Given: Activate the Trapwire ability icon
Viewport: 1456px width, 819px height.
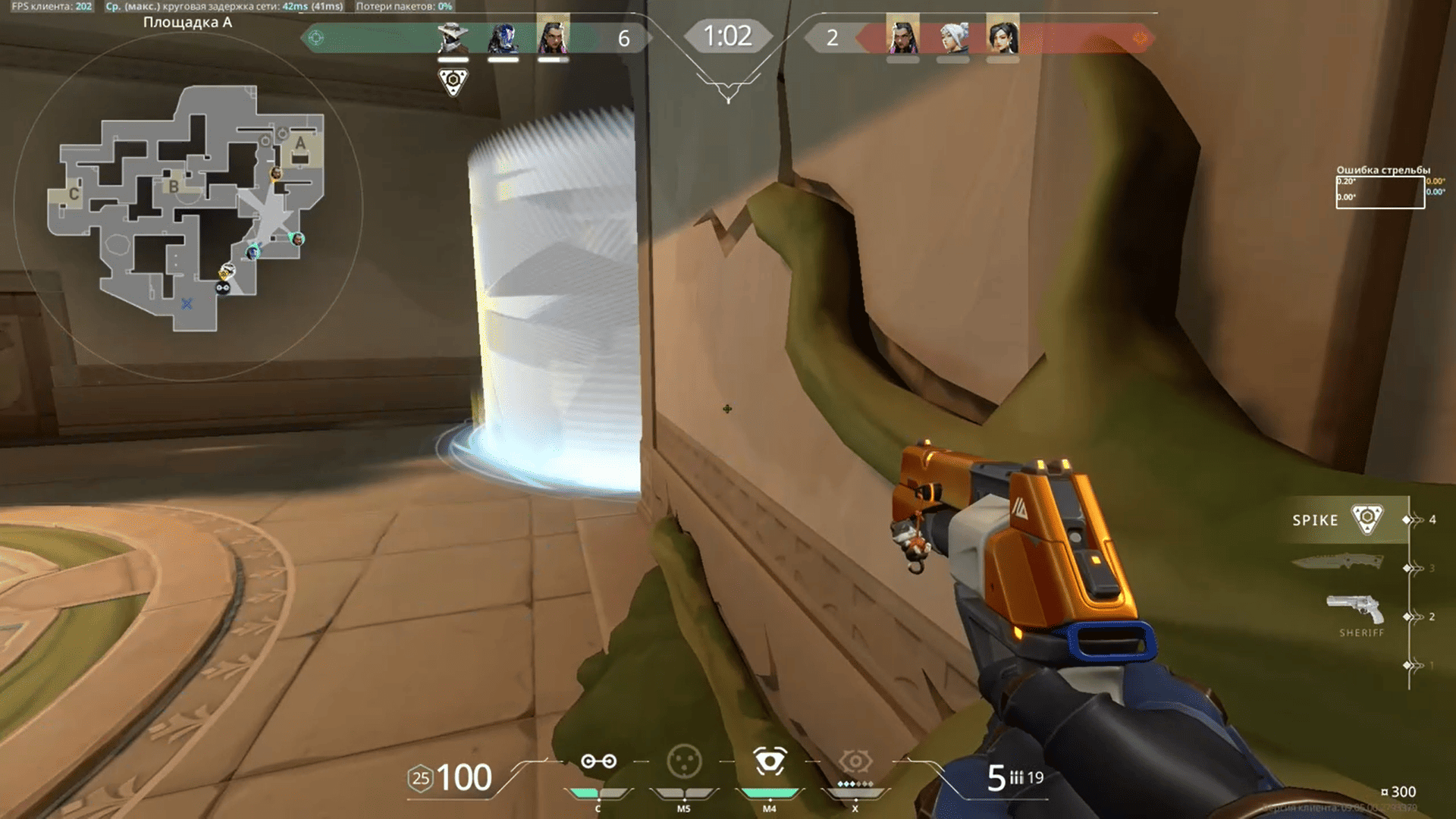Looking at the screenshot, I should point(598,761).
